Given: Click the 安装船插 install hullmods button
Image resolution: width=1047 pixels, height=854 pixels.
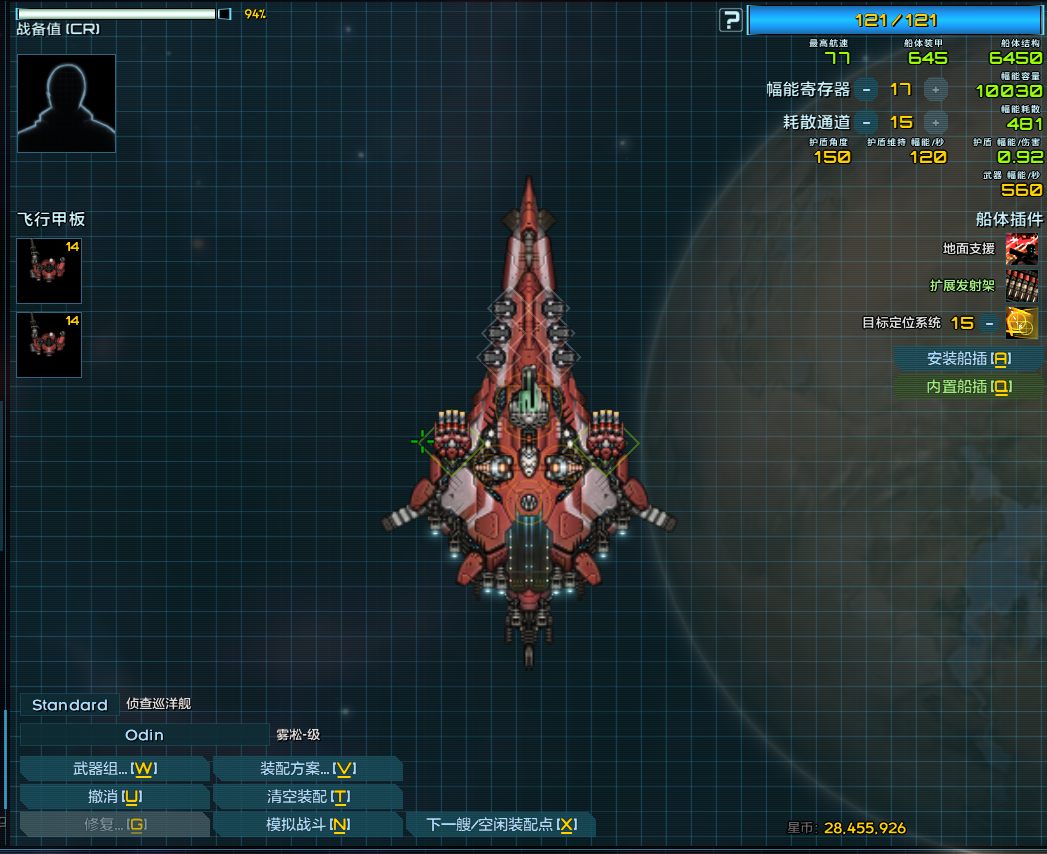Looking at the screenshot, I should [x=968, y=358].
